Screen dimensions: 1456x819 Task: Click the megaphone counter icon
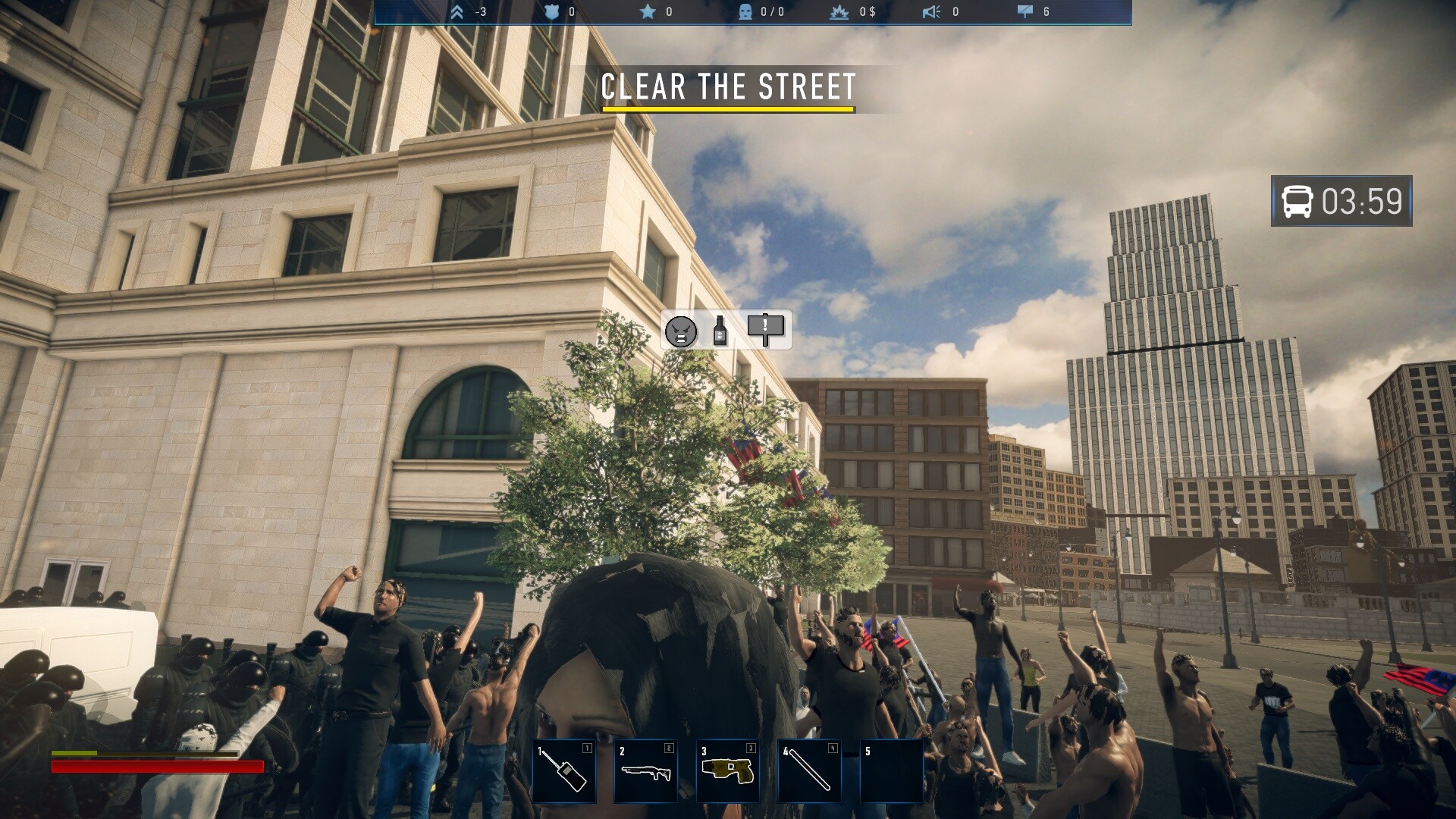(x=932, y=12)
